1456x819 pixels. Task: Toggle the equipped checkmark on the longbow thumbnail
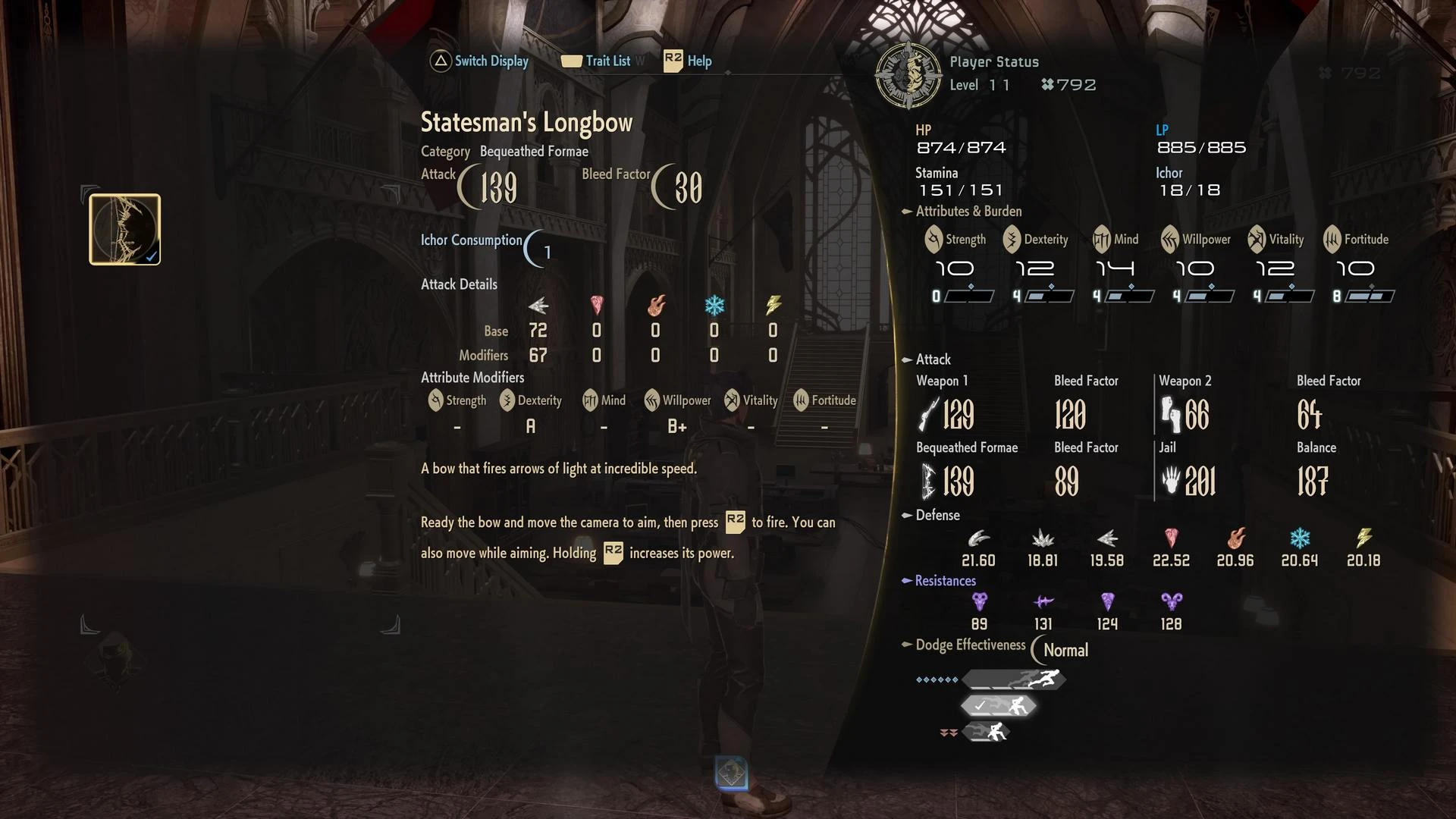point(152,256)
